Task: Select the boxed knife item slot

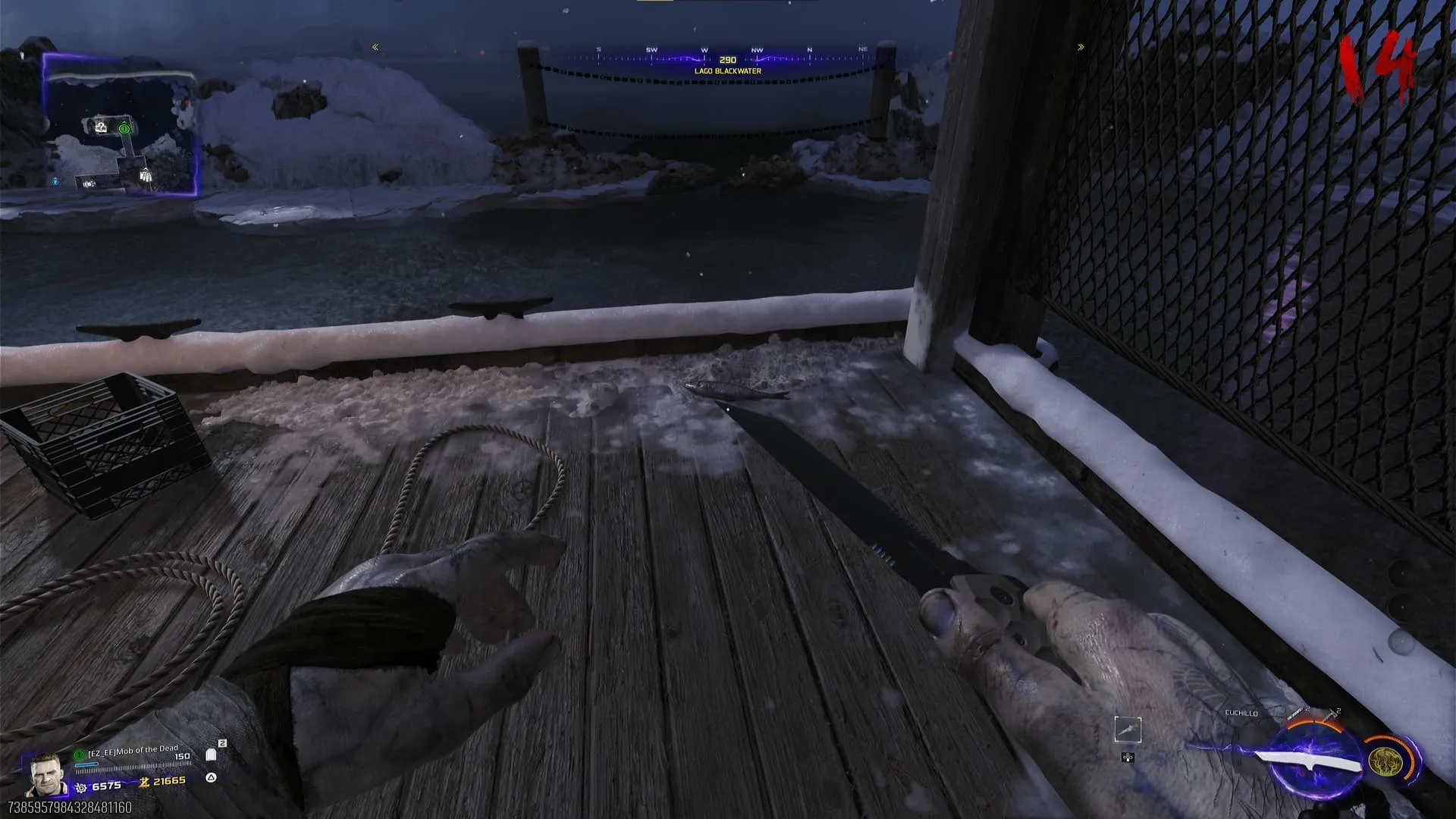Action: point(1128,730)
